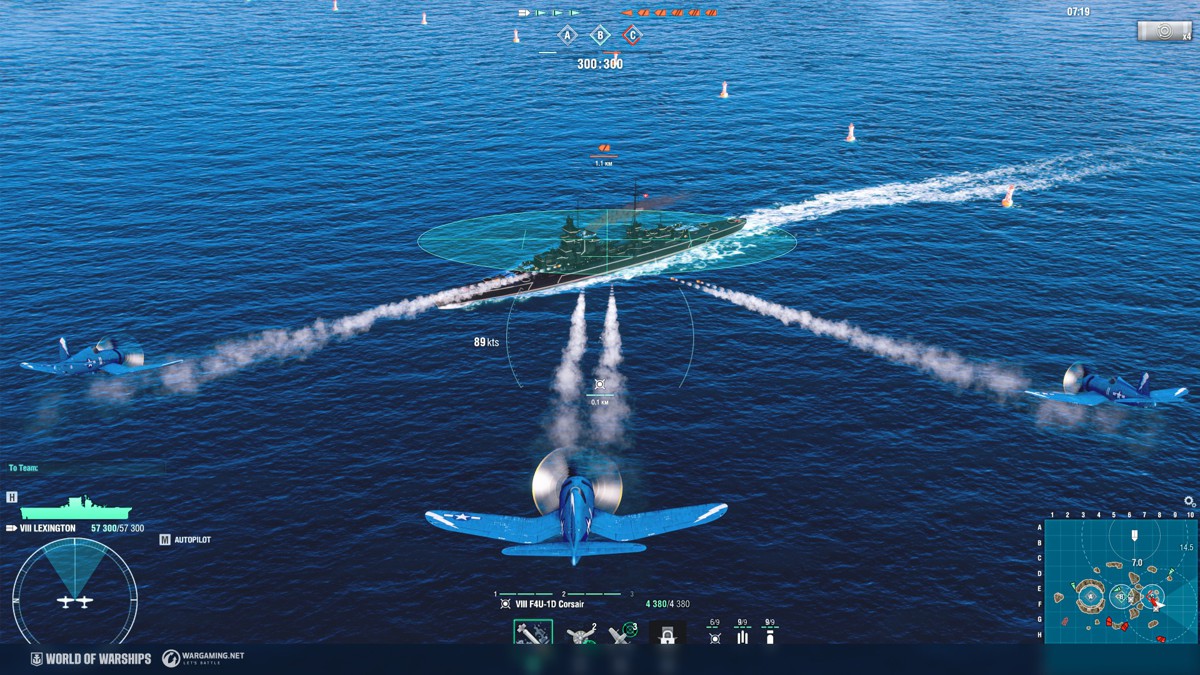The image size is (1200, 675).
Task: Click the fighter consumable icon showing 6/9
Action: coord(714,633)
